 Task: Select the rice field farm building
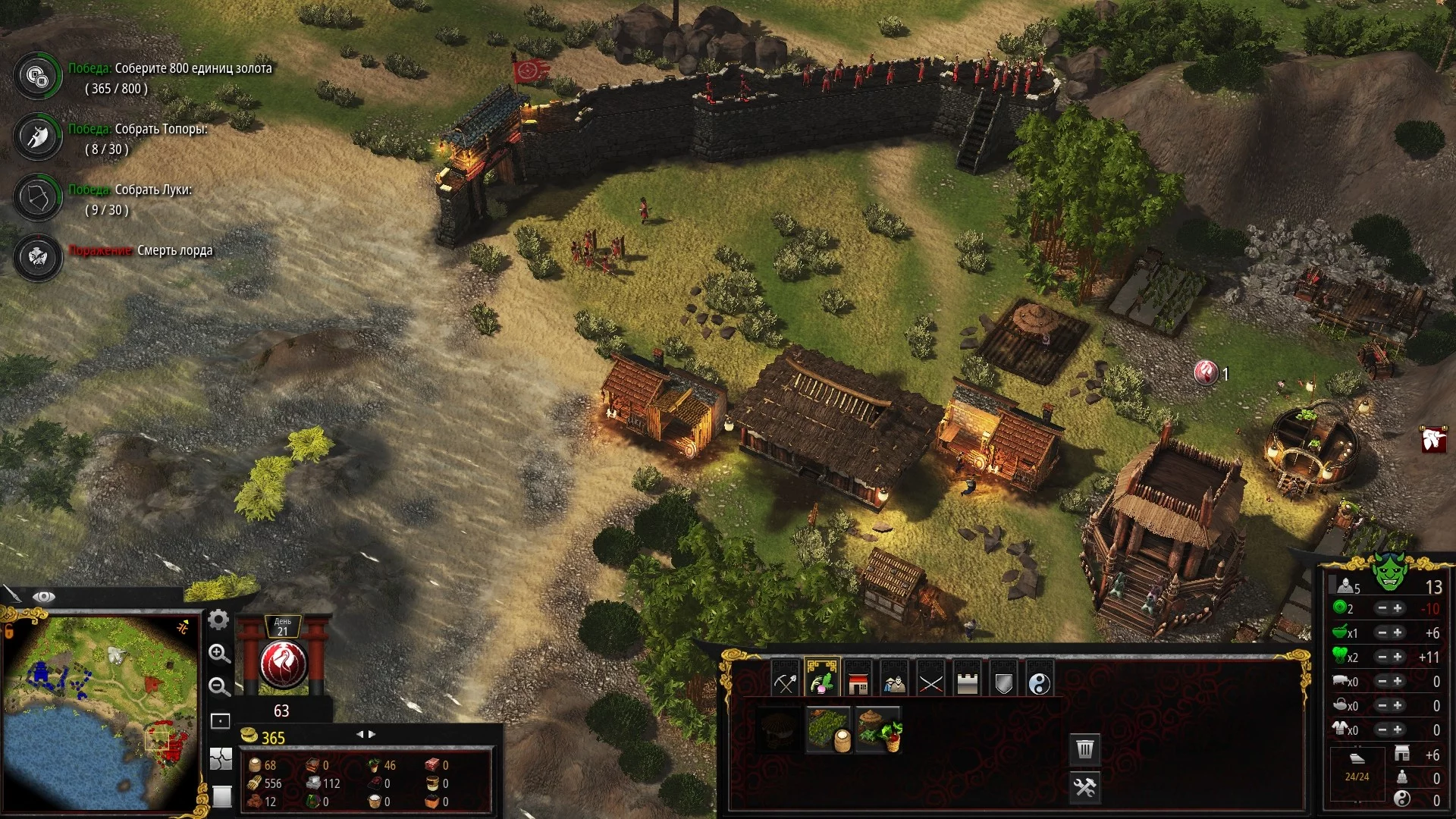point(827,730)
